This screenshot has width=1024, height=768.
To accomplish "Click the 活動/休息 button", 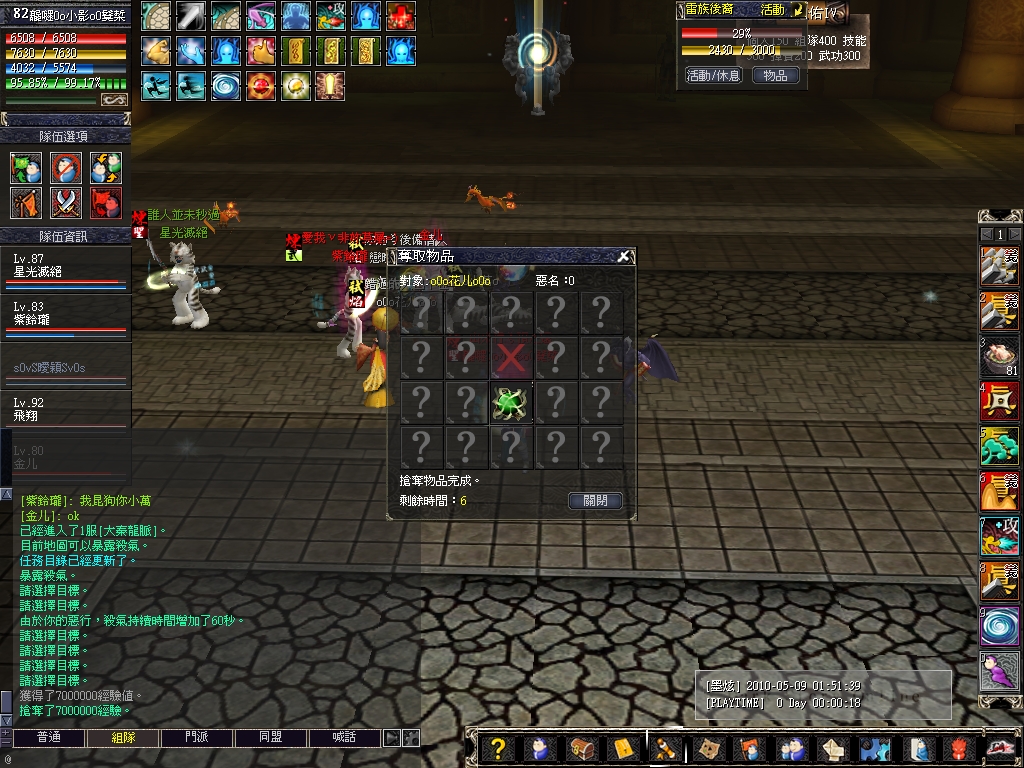I will tap(713, 75).
